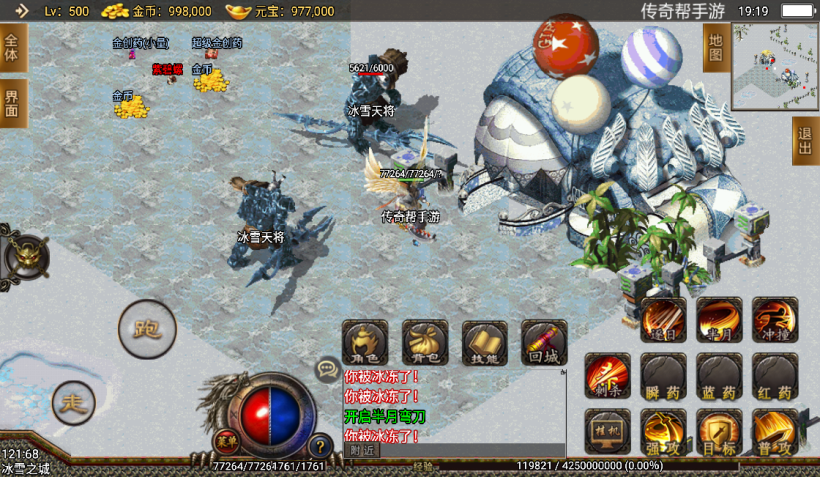This screenshot has width=820, height=477.
Task: Open the 背包 backpack
Action: coord(425,342)
